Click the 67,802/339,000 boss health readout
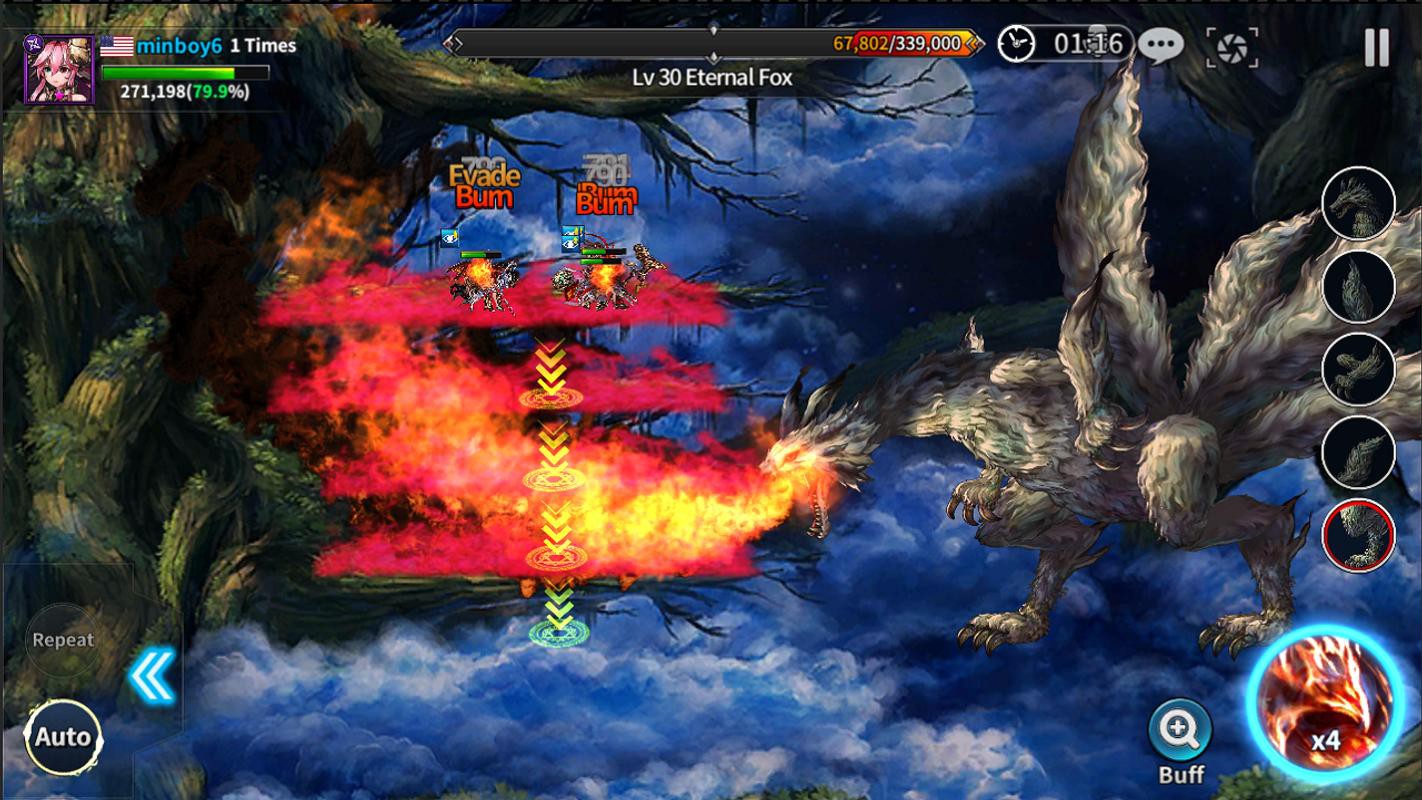This screenshot has height=800, width=1422. 897,42
